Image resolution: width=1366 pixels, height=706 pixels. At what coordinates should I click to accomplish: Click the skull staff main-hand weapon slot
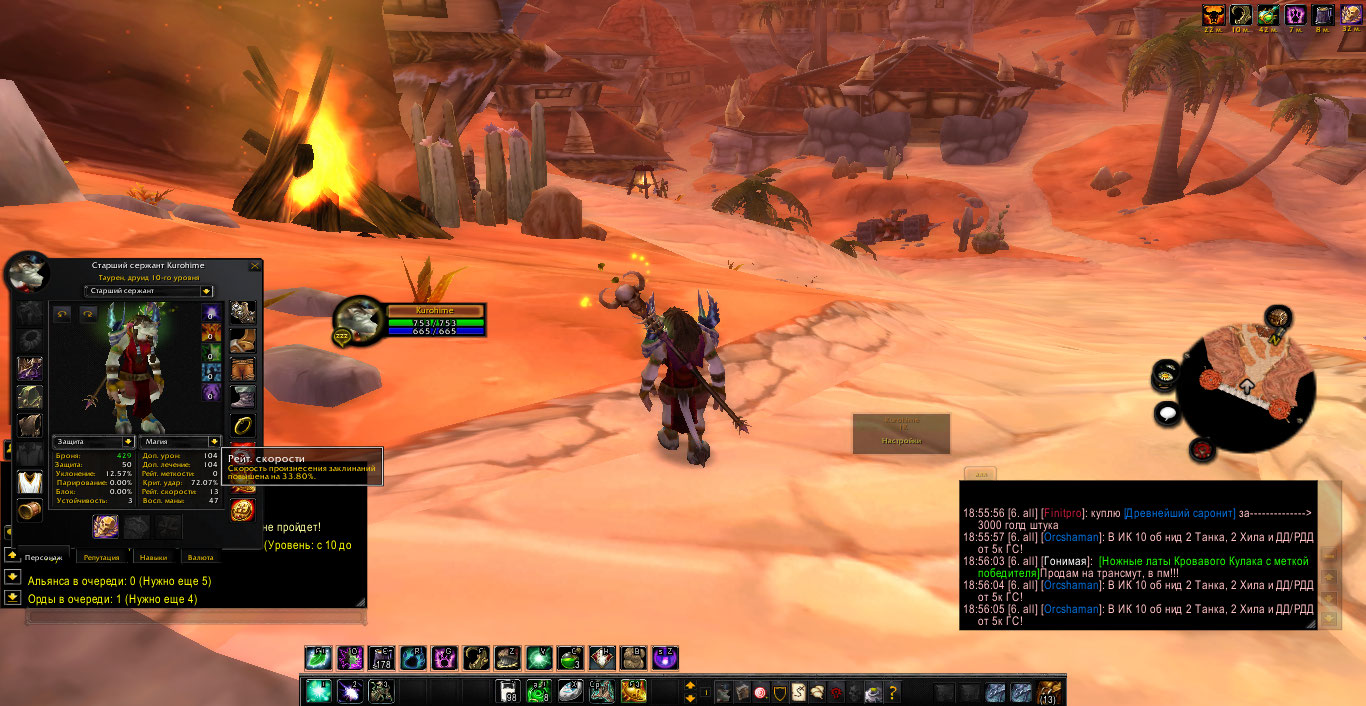click(106, 526)
